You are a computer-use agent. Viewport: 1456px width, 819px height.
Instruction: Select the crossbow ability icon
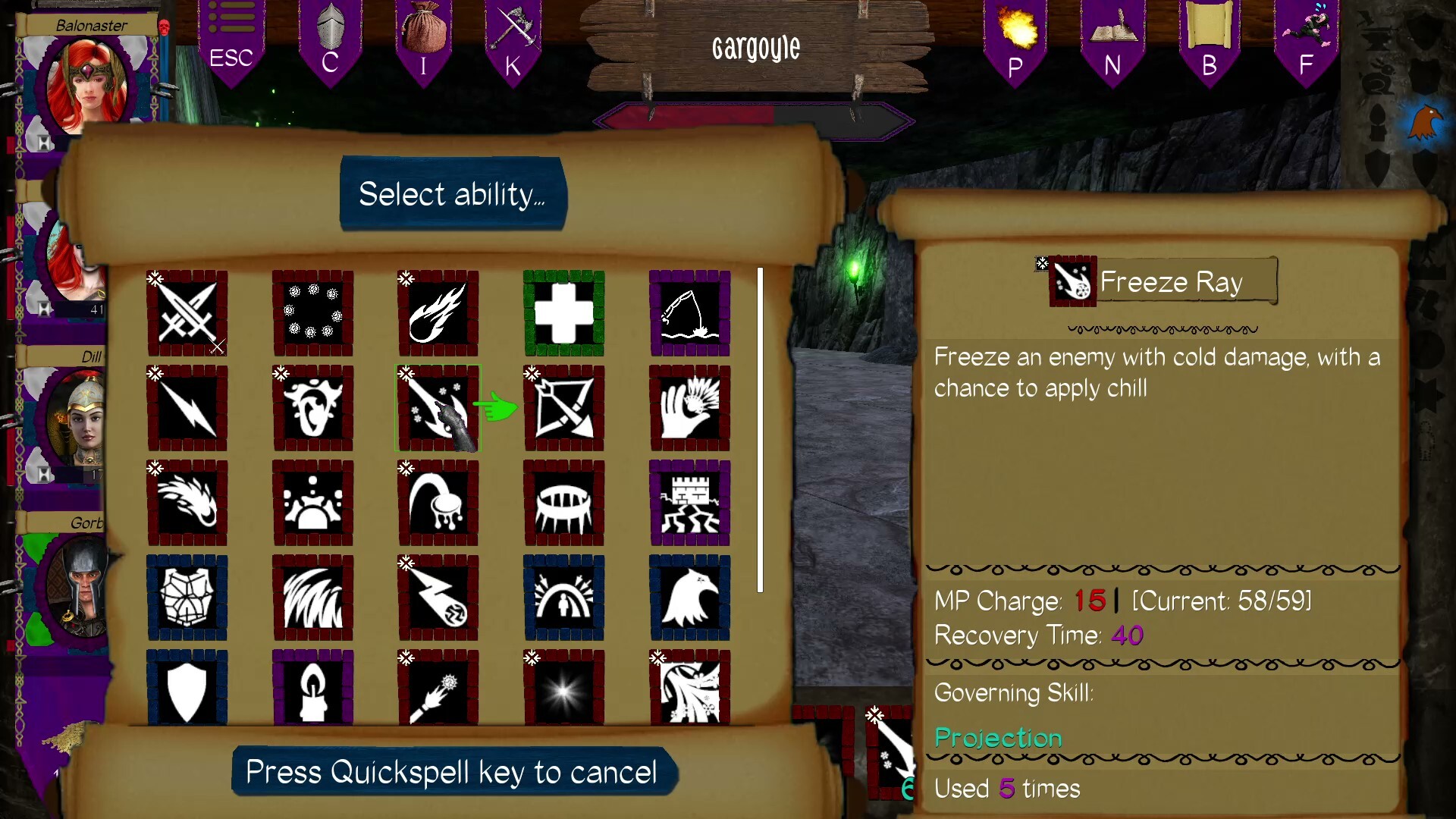tap(563, 408)
